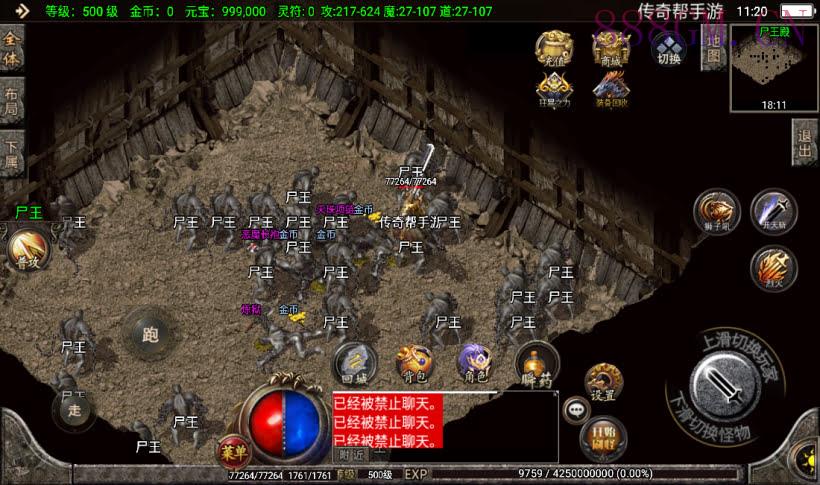820x485 pixels.
Task: Open the 充值 recharge gold pot icon
Action: click(x=554, y=48)
